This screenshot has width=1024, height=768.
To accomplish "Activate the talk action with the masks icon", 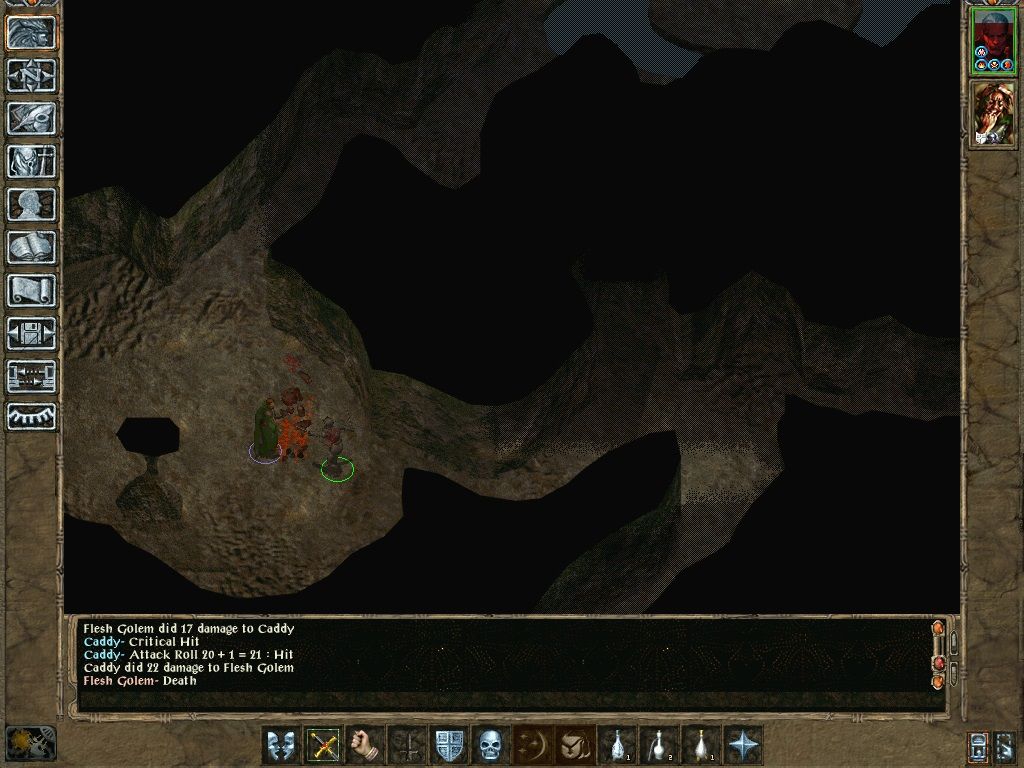I will pos(281,745).
